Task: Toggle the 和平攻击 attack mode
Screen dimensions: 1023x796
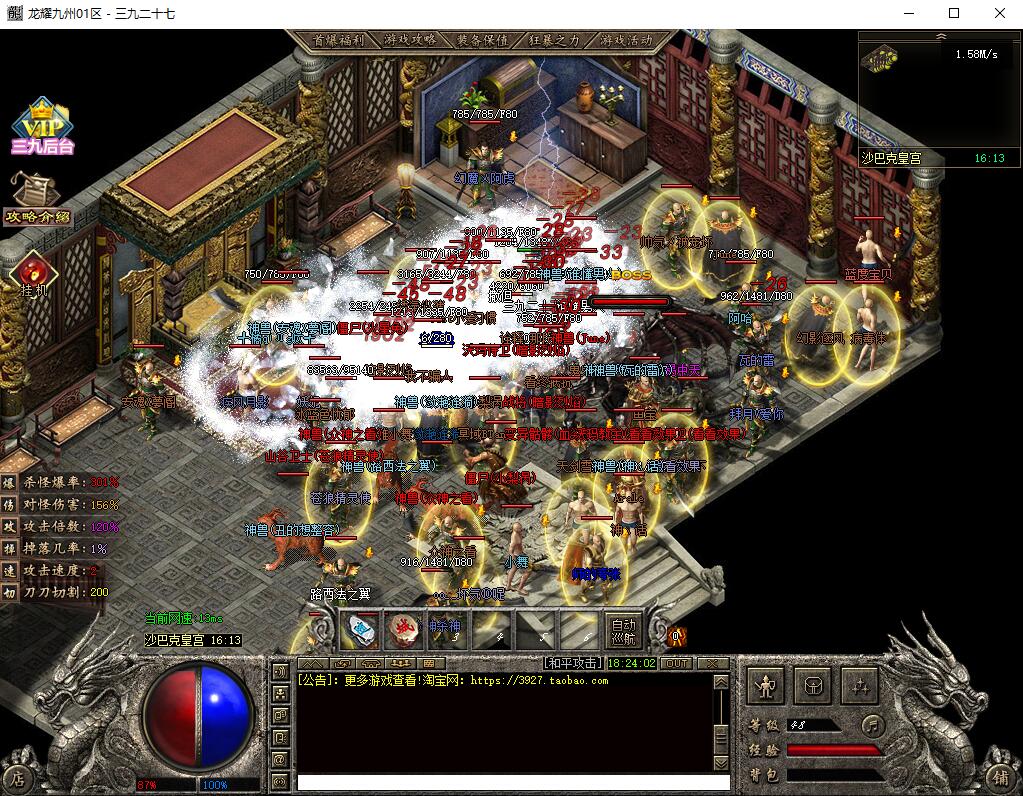Action: pyautogui.click(x=573, y=663)
